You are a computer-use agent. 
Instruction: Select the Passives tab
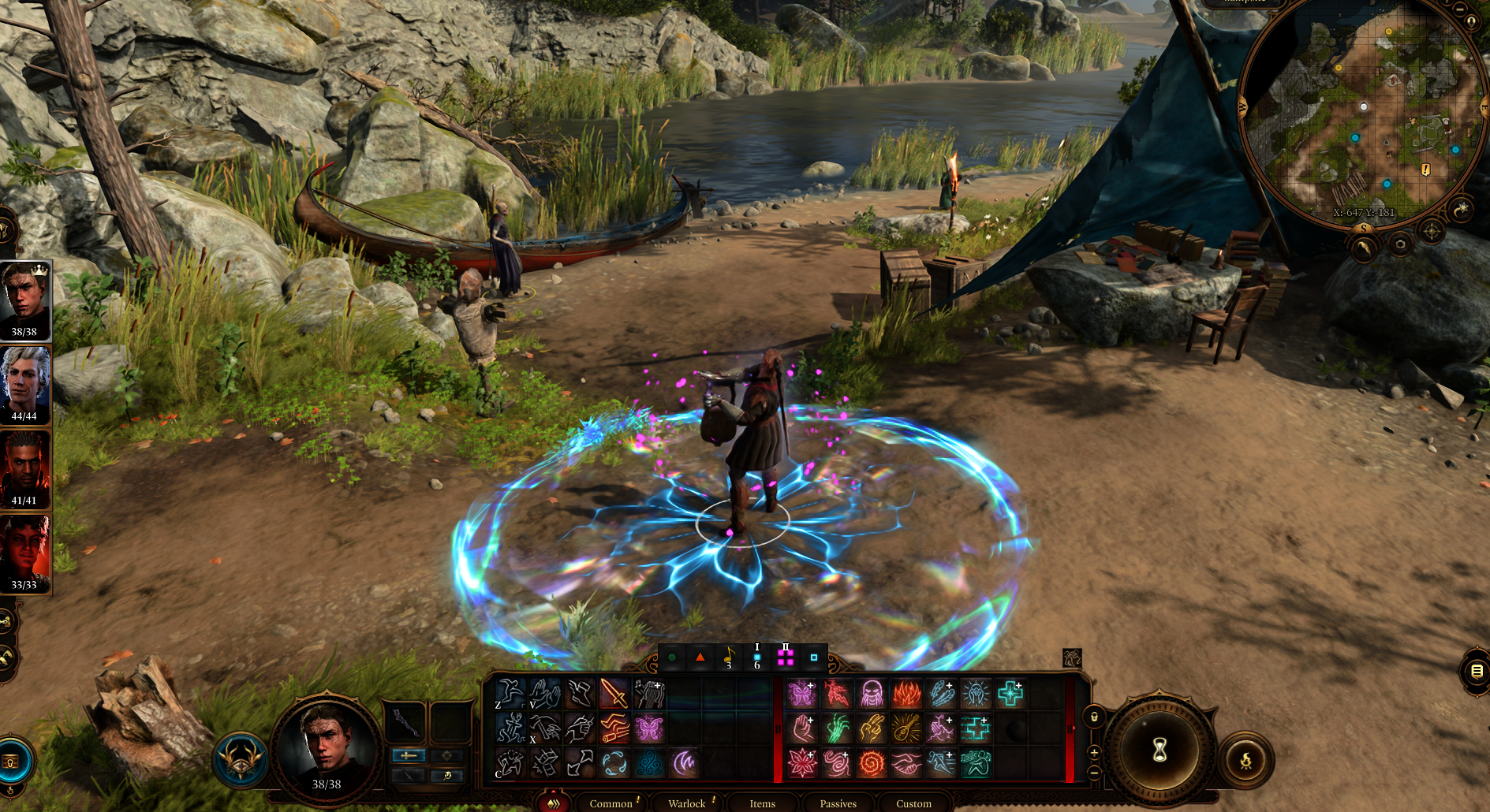click(x=838, y=803)
